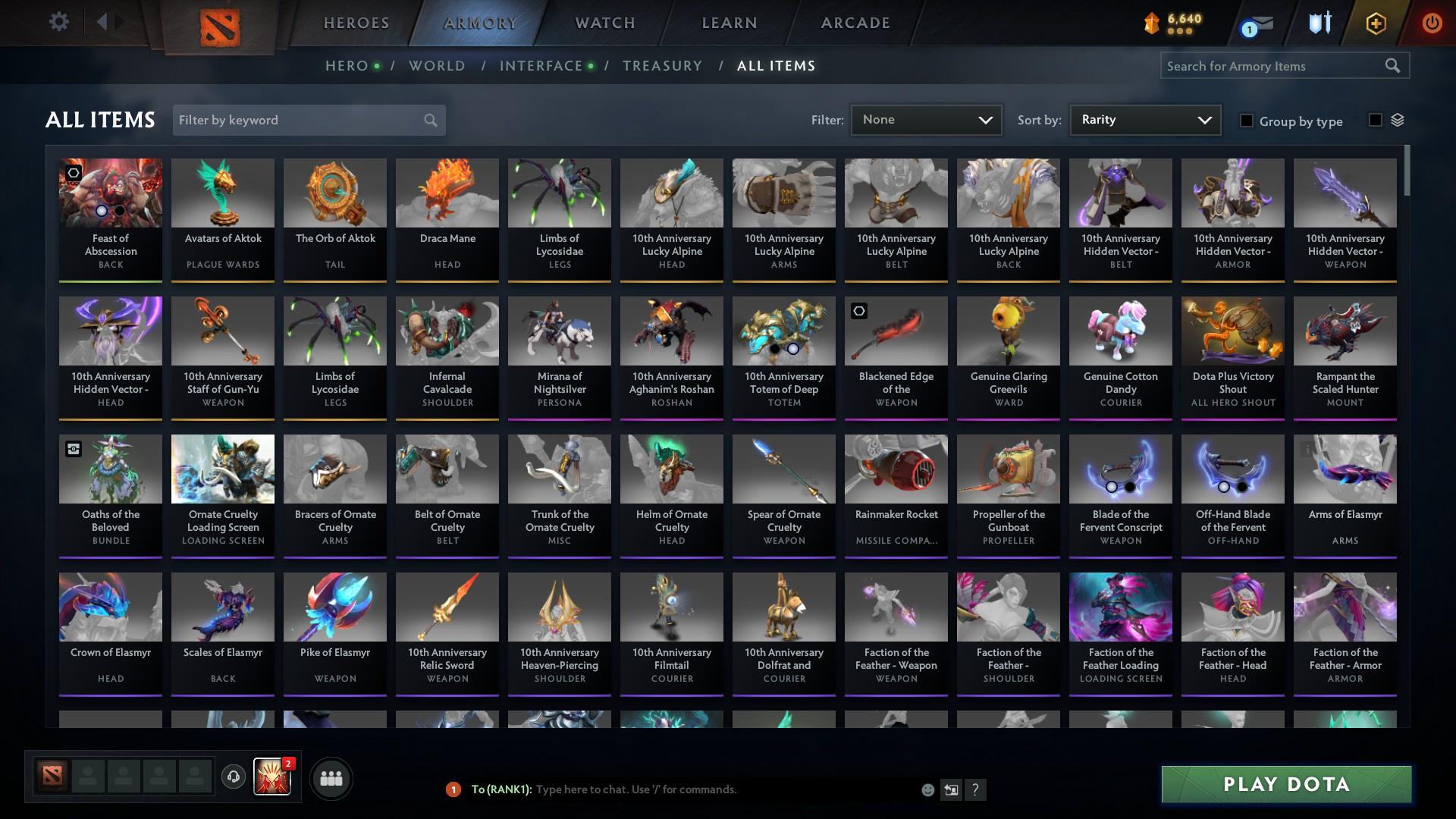Viewport: 1456px width, 819px height.
Task: Click the power button to quit
Action: (x=1432, y=23)
